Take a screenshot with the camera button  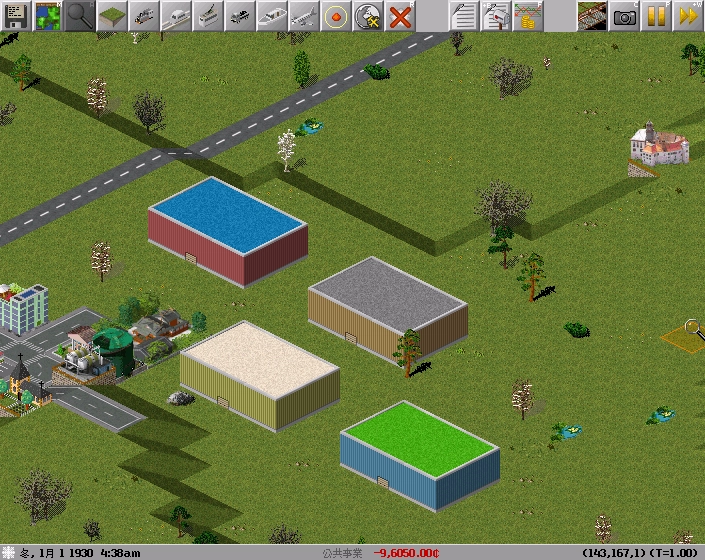624,15
